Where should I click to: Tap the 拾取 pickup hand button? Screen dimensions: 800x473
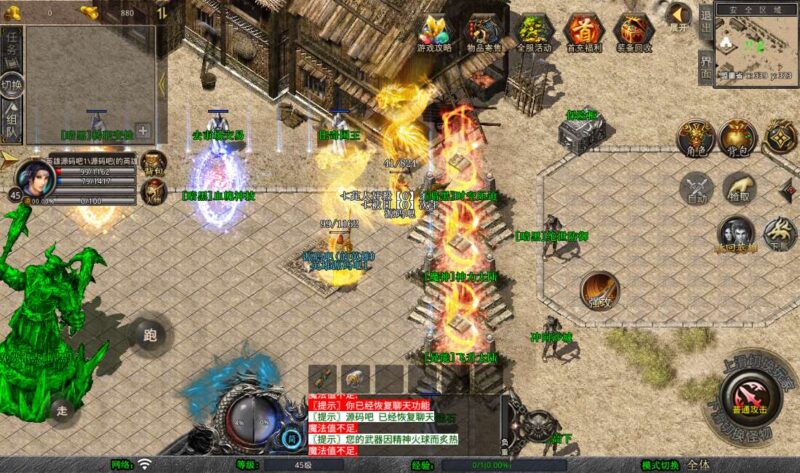pyautogui.click(x=739, y=187)
